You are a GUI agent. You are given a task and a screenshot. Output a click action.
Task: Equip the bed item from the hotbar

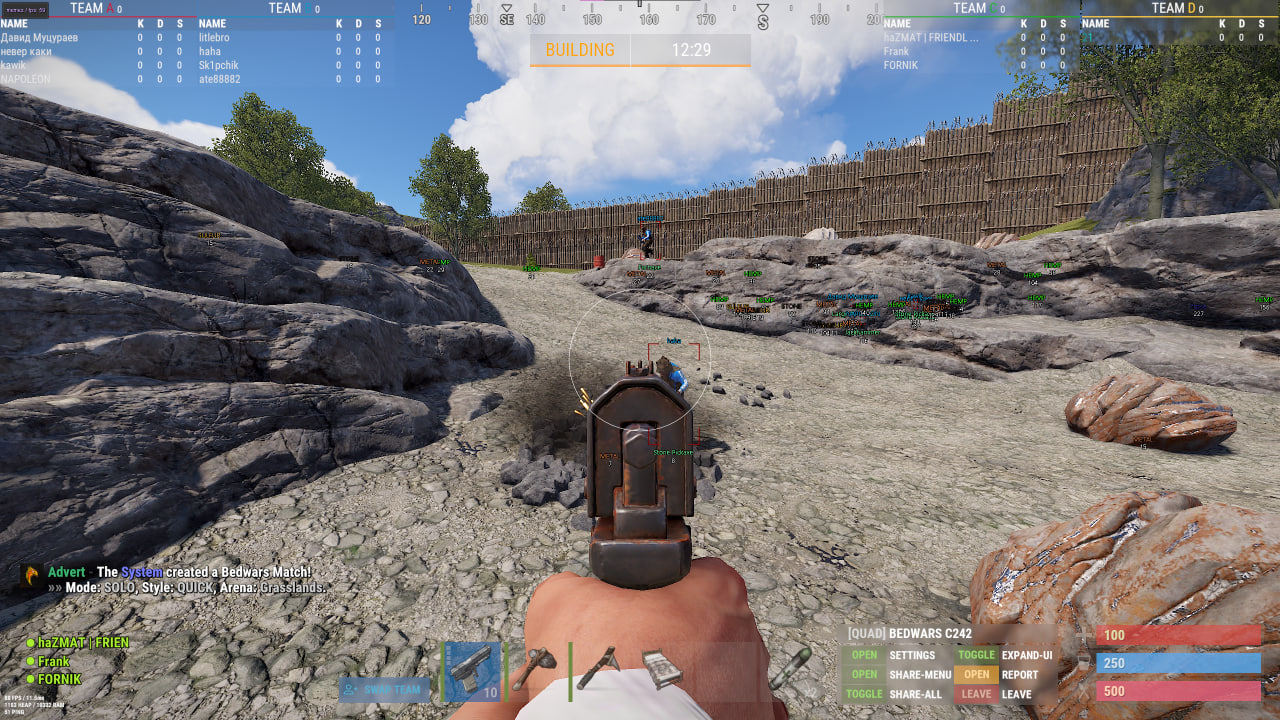pyautogui.click(x=662, y=670)
